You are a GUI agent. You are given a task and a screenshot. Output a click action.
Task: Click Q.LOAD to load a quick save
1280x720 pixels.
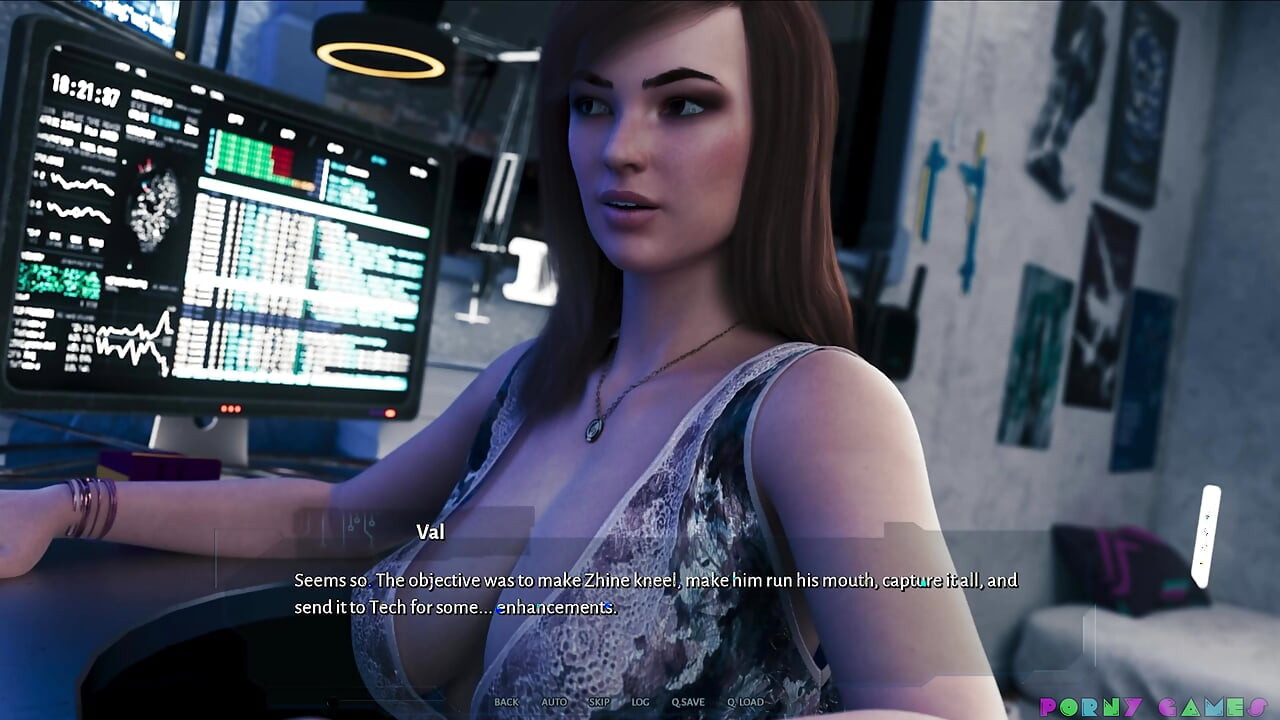(x=748, y=702)
